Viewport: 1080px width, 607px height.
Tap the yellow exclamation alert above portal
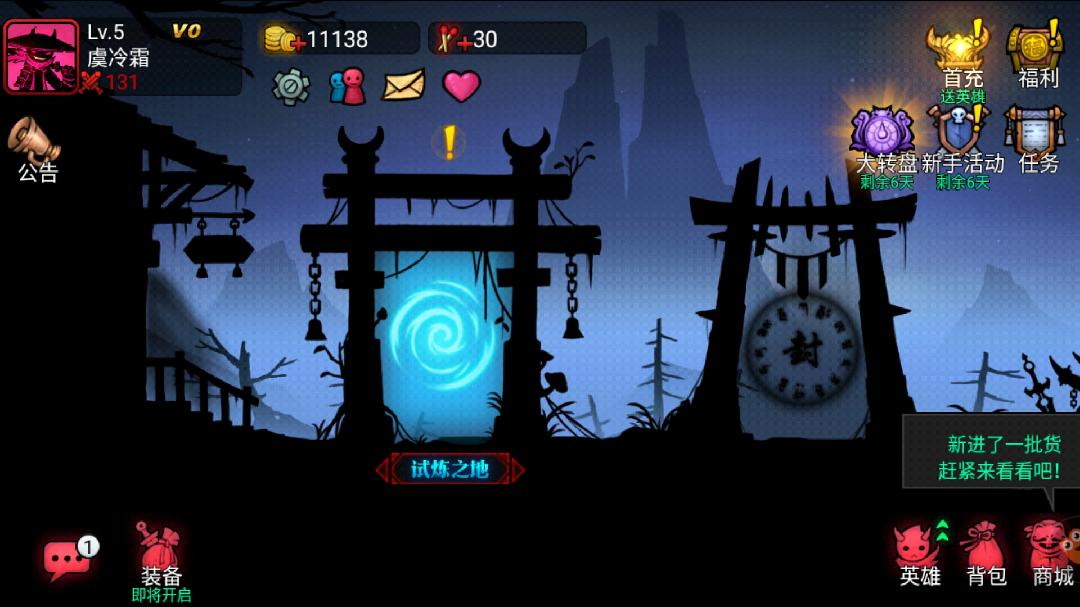(449, 143)
